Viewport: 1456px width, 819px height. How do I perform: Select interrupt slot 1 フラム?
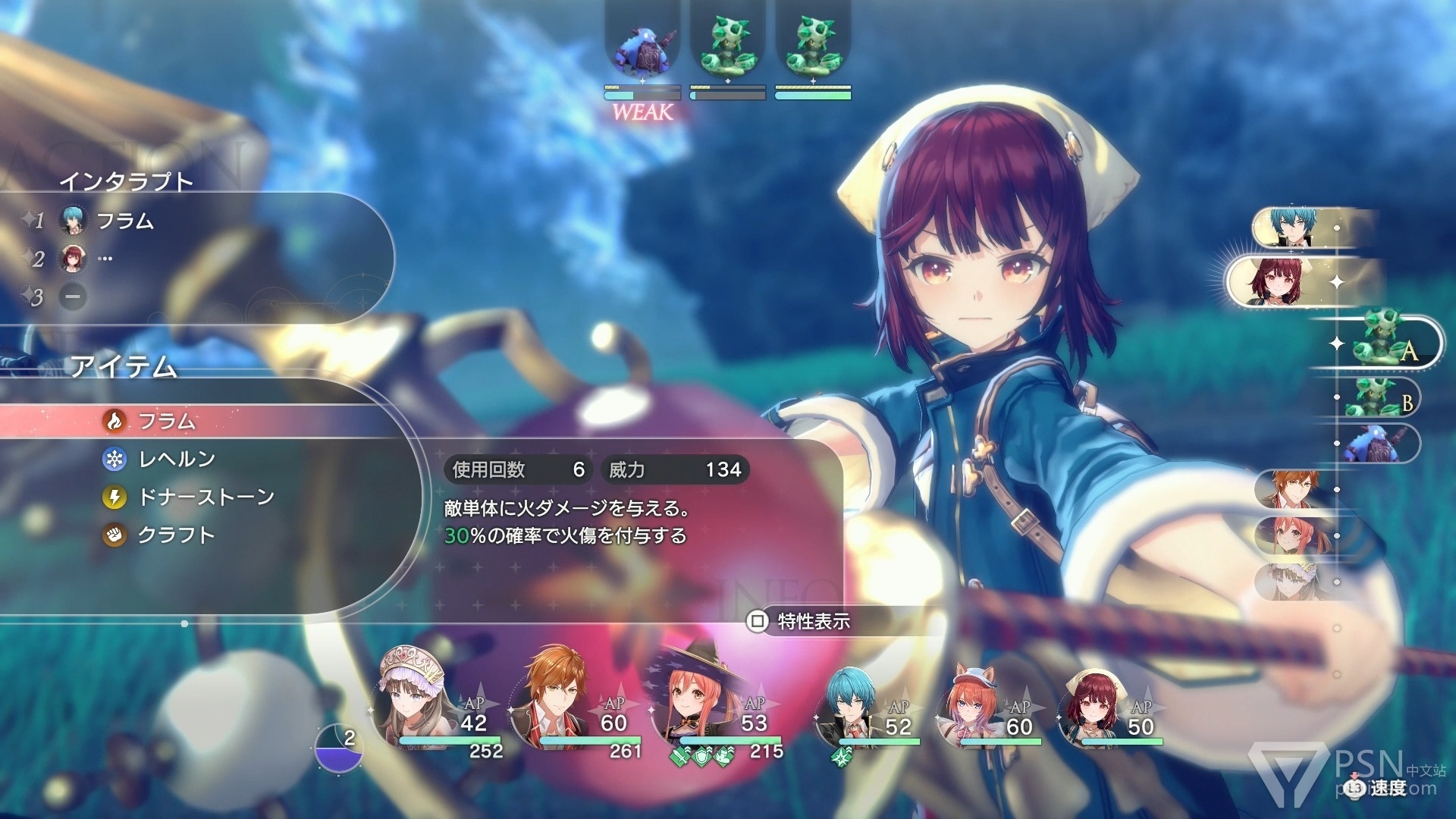pos(124,221)
